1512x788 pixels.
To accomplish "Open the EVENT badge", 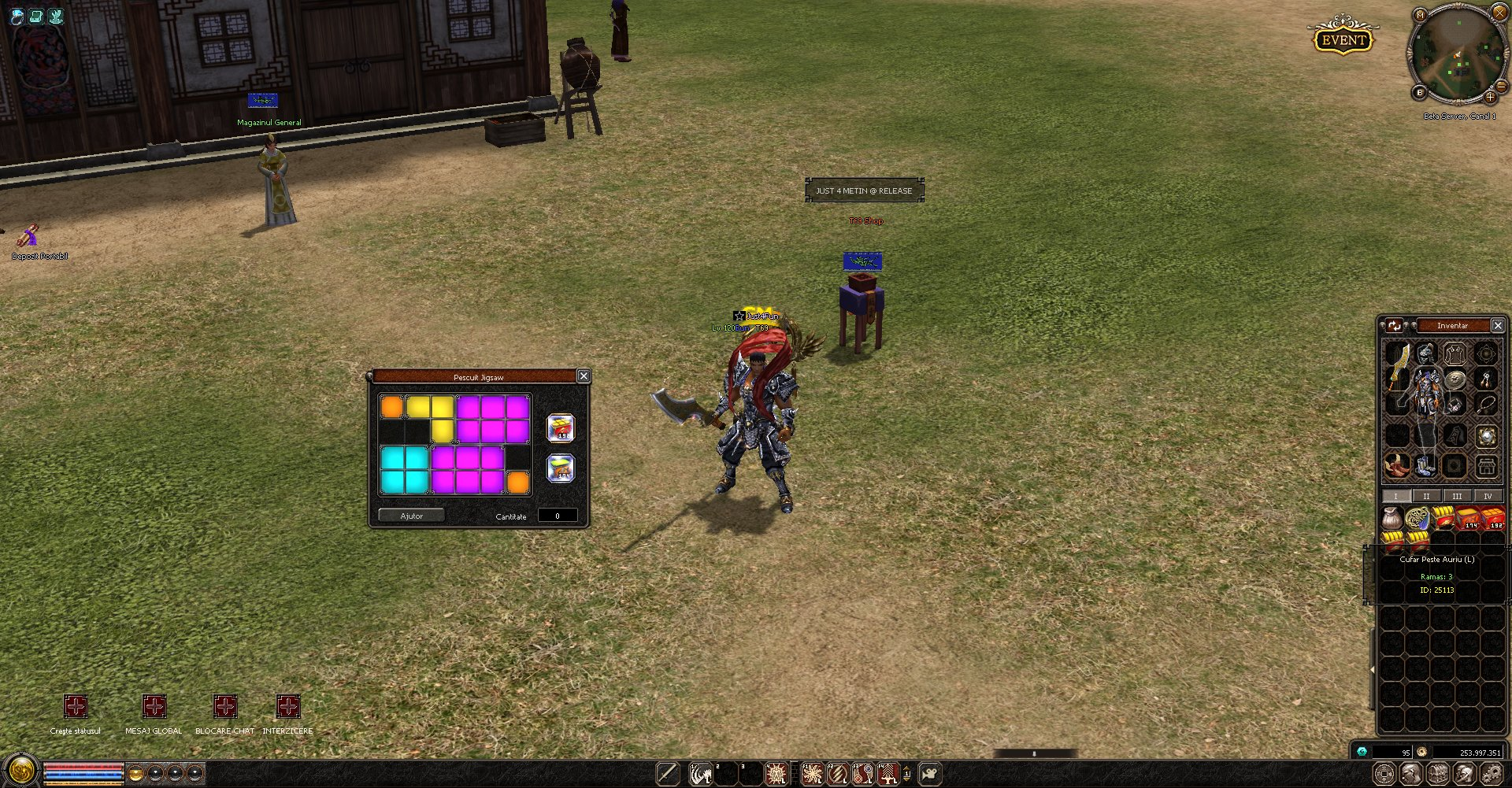I will coord(1343,40).
